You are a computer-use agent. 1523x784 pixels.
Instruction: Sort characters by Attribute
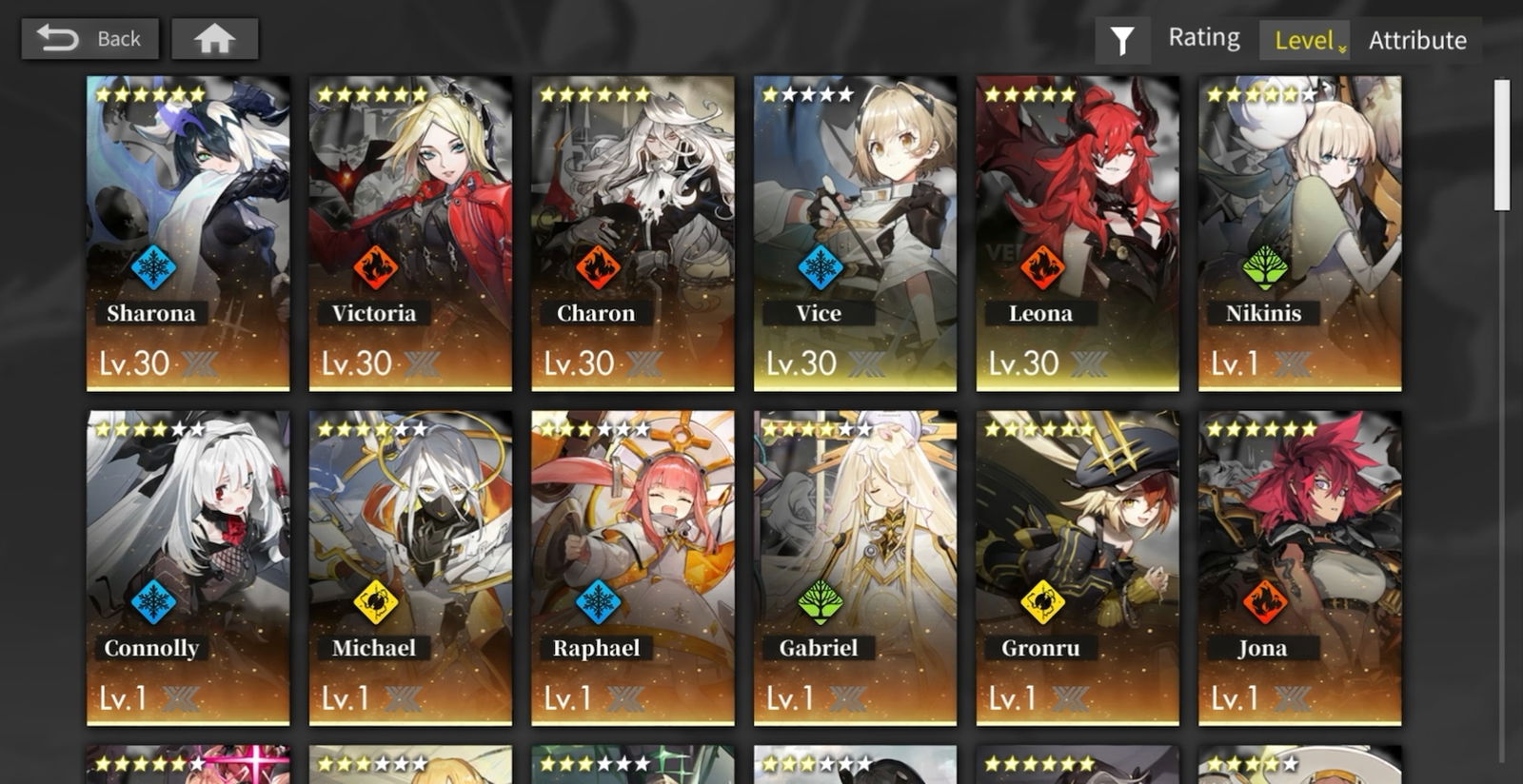coord(1417,40)
